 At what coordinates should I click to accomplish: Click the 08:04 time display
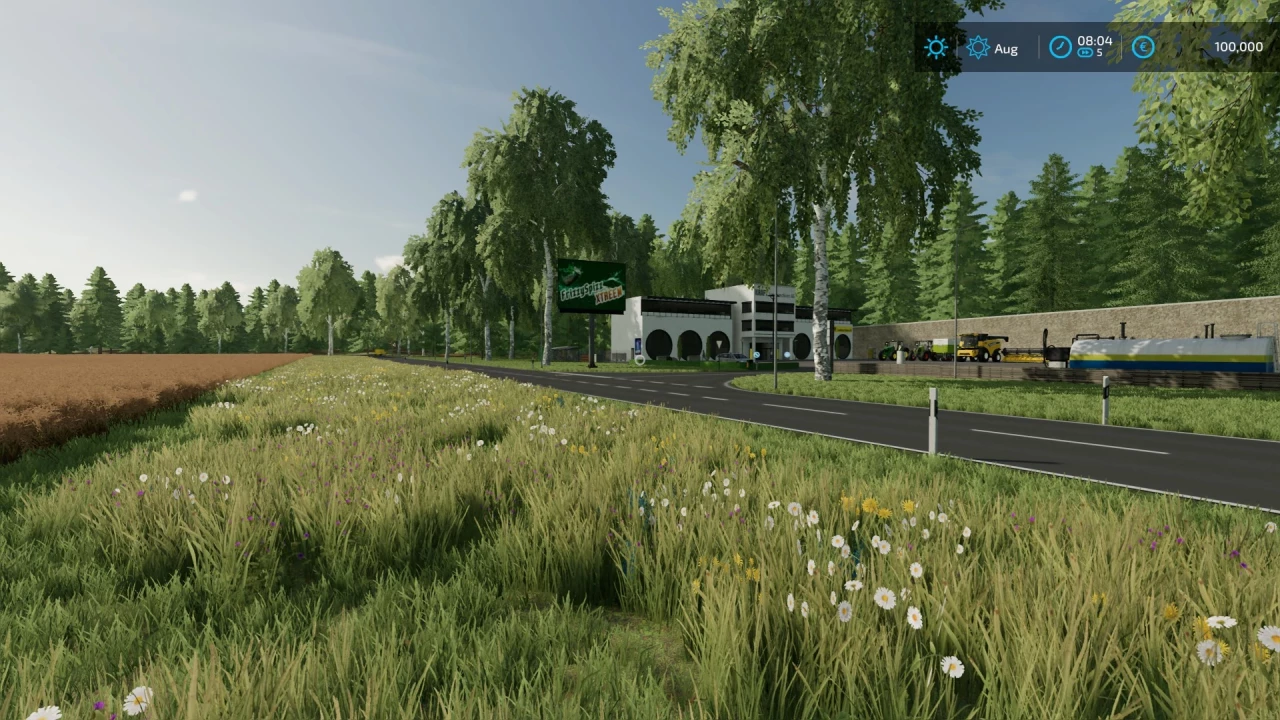coord(1094,42)
